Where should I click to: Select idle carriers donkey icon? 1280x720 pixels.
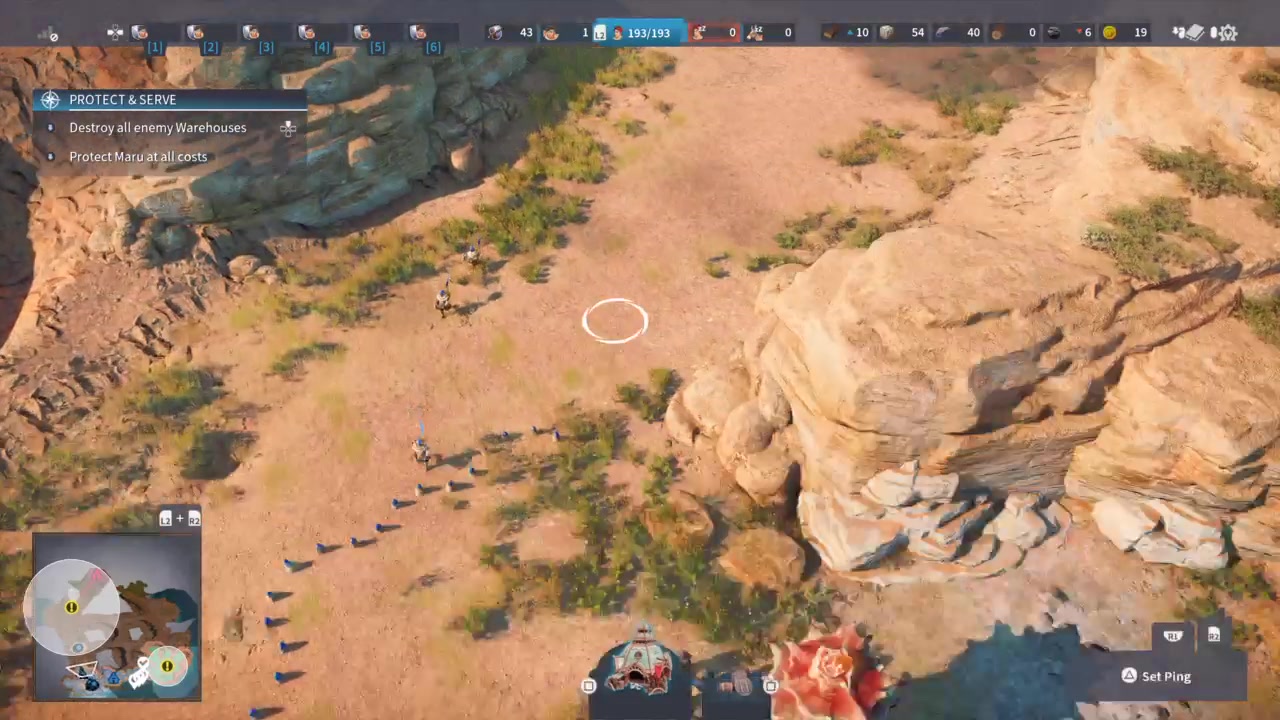point(755,33)
